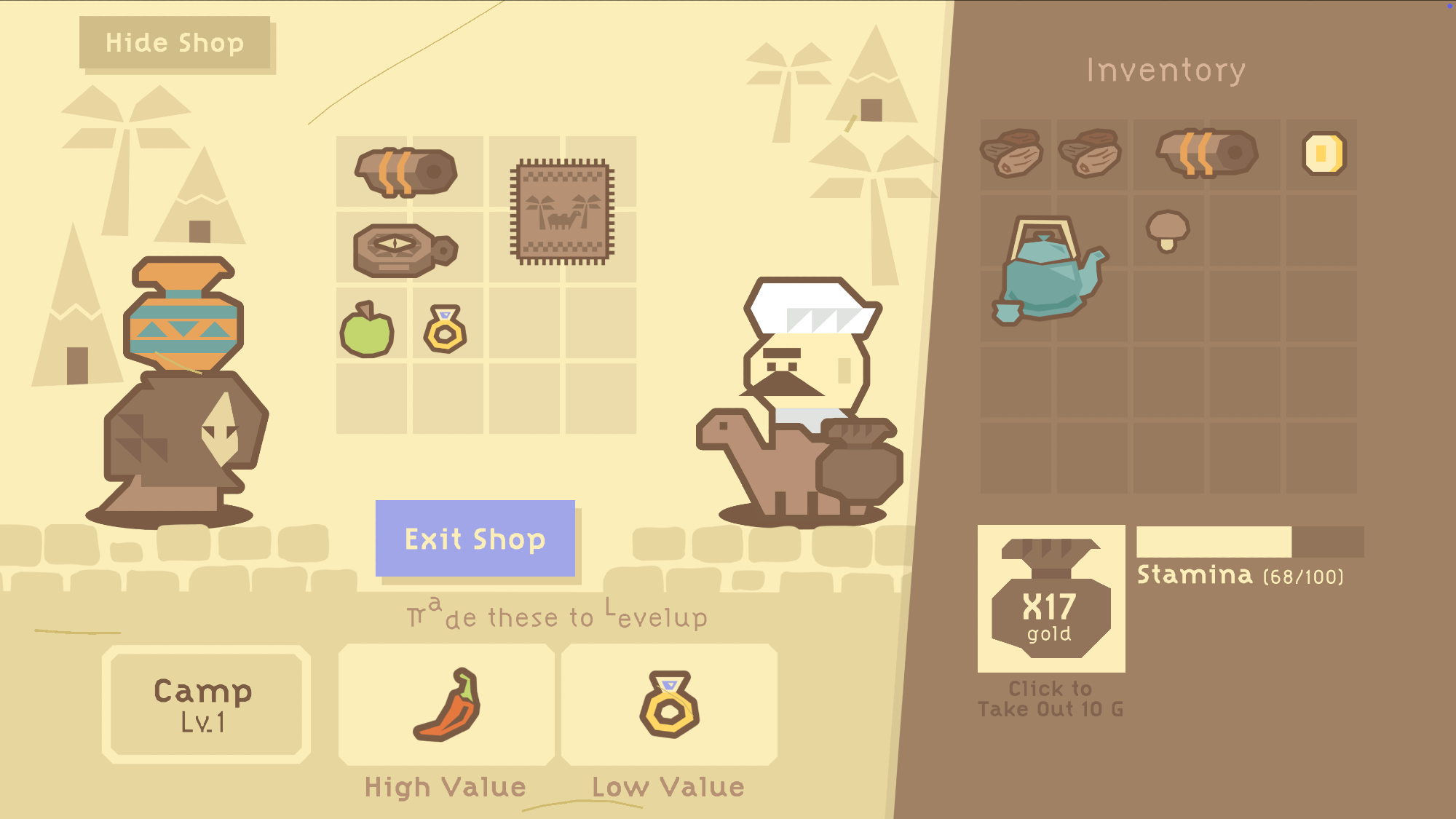The width and height of the screenshot is (1456, 819).
Task: Exit the shop
Action: click(475, 539)
